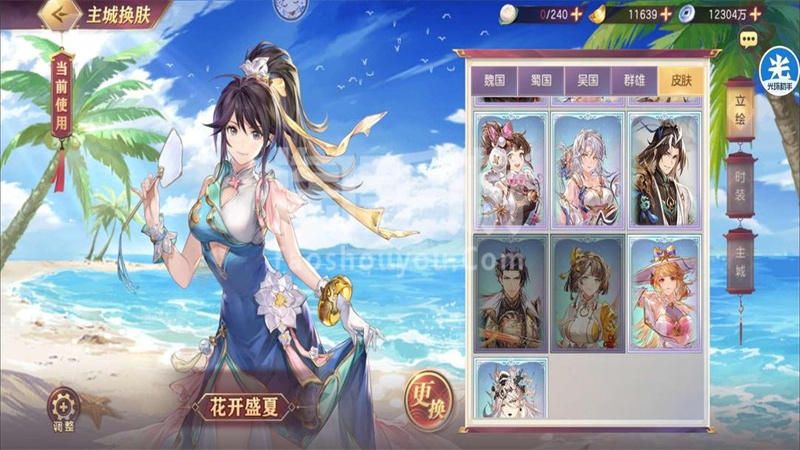Switch to the 蜀国 tab
Viewport: 800px width, 450px height.
[x=540, y=80]
